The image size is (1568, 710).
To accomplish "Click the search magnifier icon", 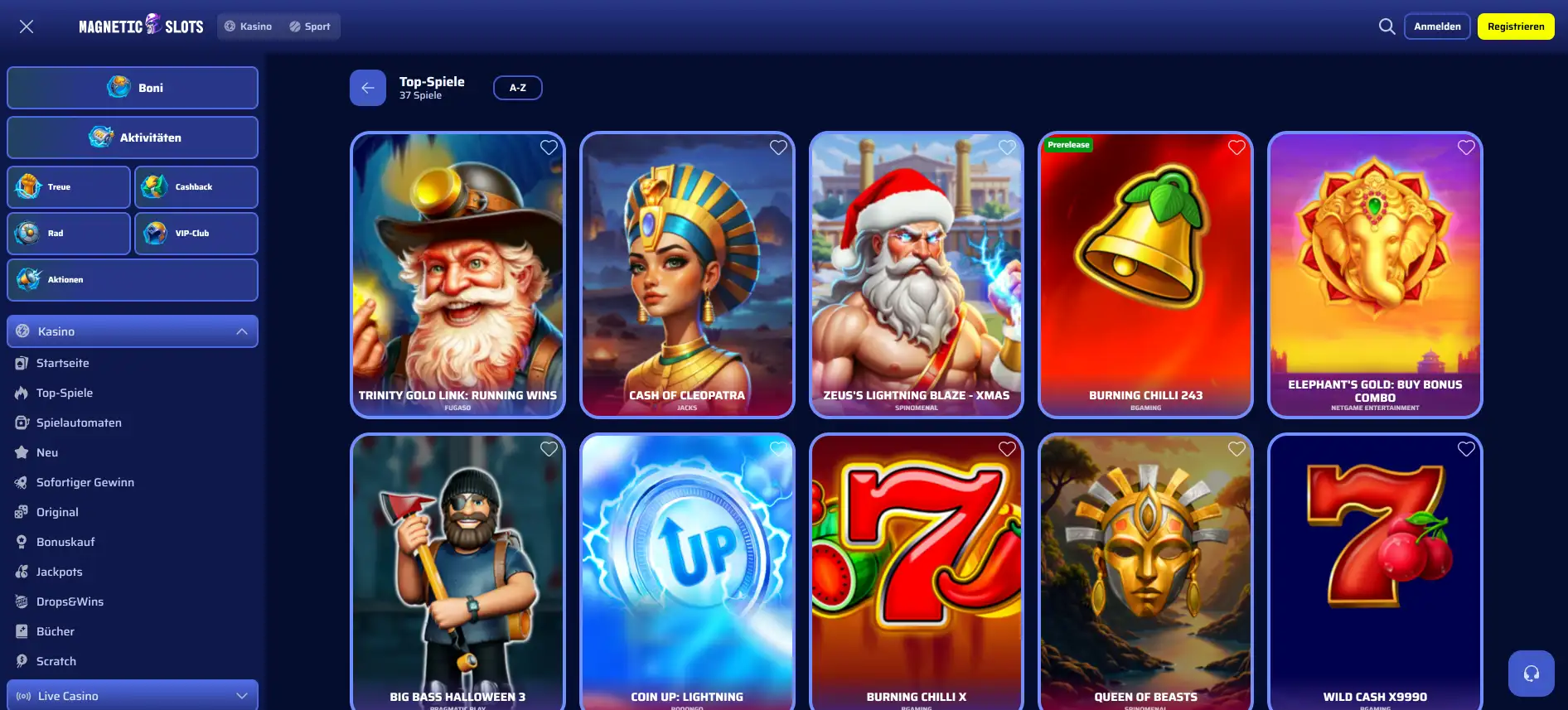I will coord(1387,26).
